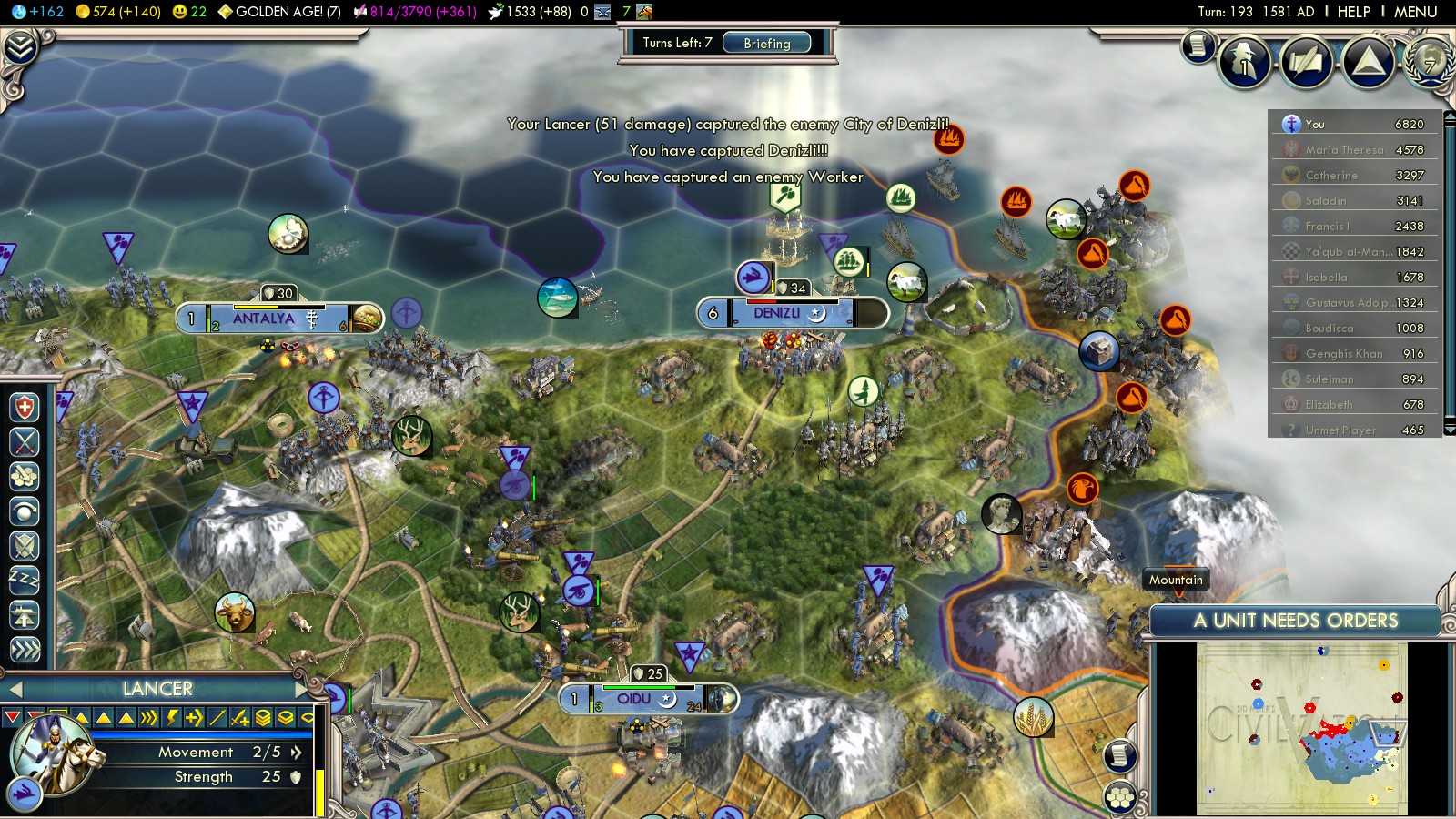Screen dimensions: 1456x819
Task: Select the Antalya city banner
Action: pos(264,318)
